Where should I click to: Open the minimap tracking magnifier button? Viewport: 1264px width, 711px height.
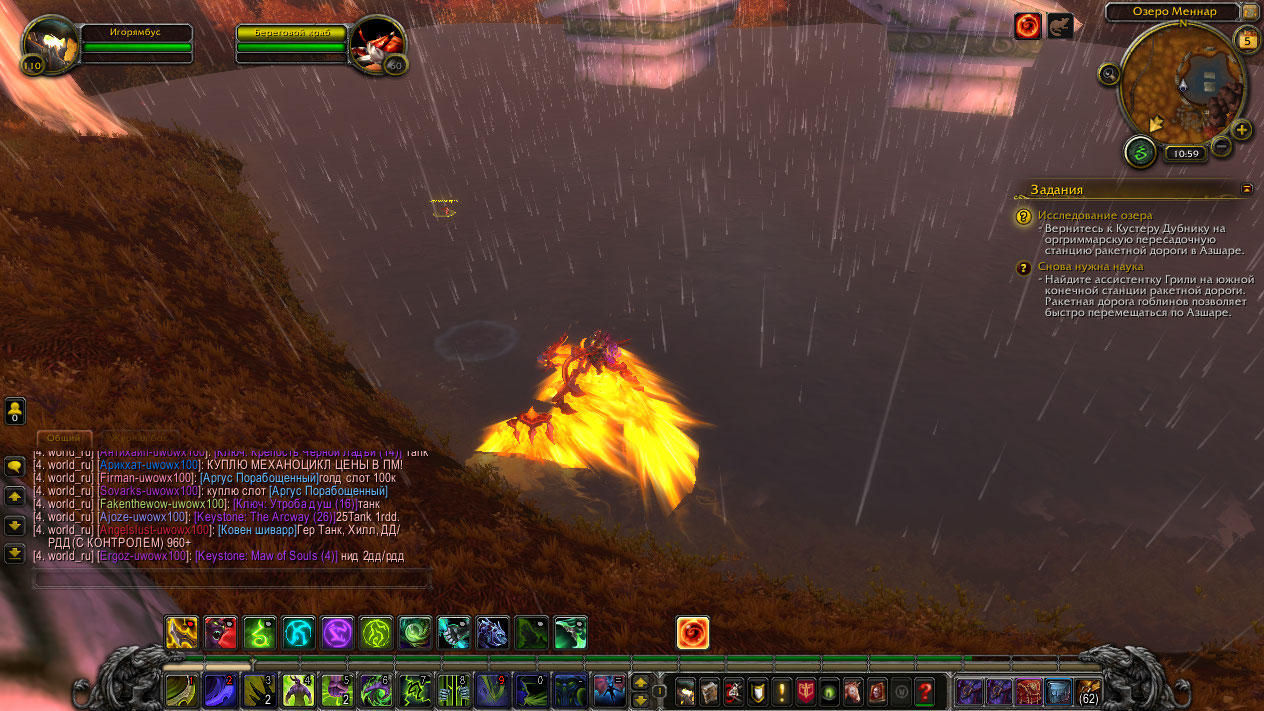pos(1108,73)
